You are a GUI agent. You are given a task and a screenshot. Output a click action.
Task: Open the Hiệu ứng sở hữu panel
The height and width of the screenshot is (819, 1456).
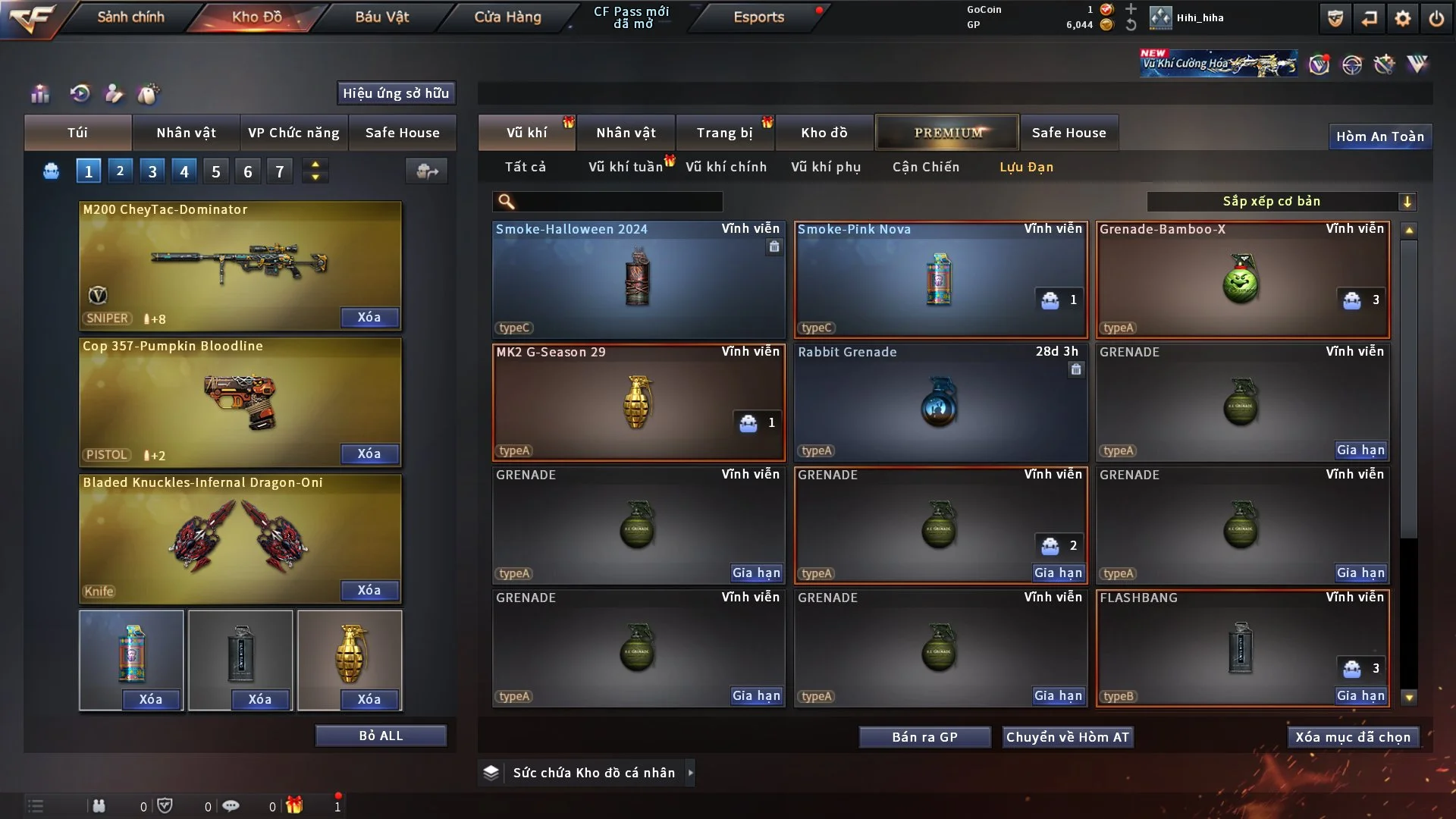point(396,93)
